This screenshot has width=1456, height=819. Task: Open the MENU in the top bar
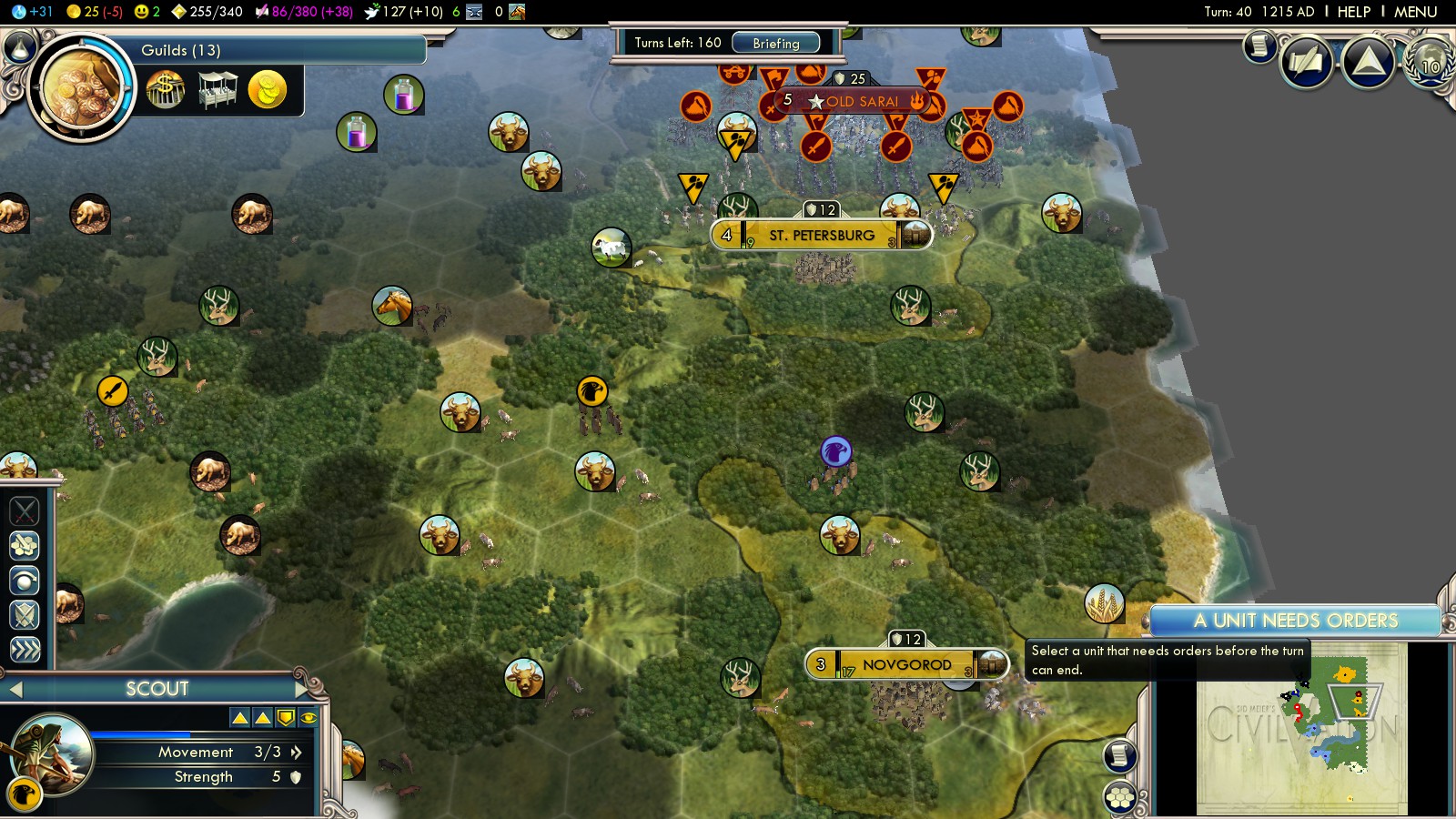pyautogui.click(x=1415, y=12)
